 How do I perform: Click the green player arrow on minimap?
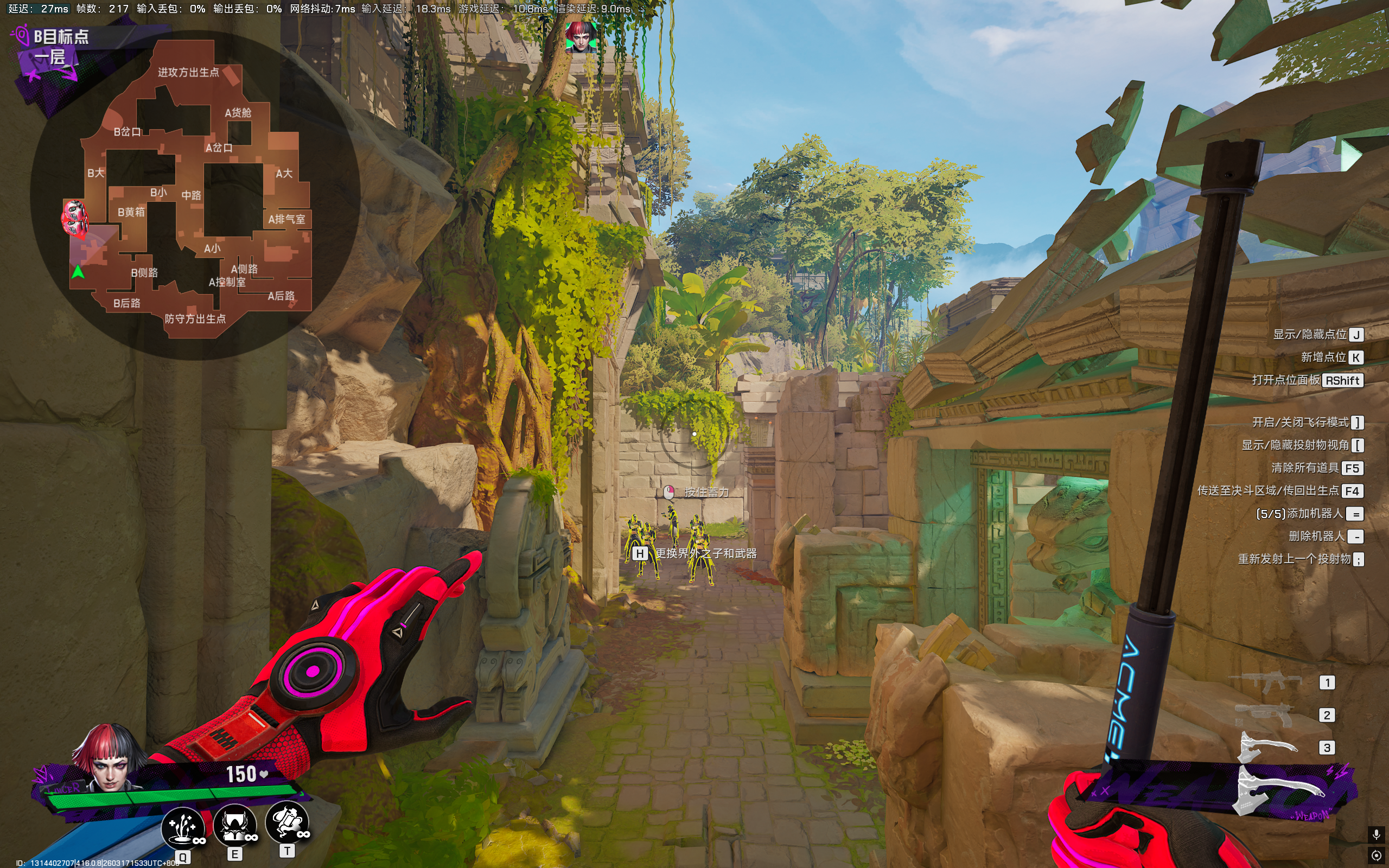pyautogui.click(x=78, y=272)
